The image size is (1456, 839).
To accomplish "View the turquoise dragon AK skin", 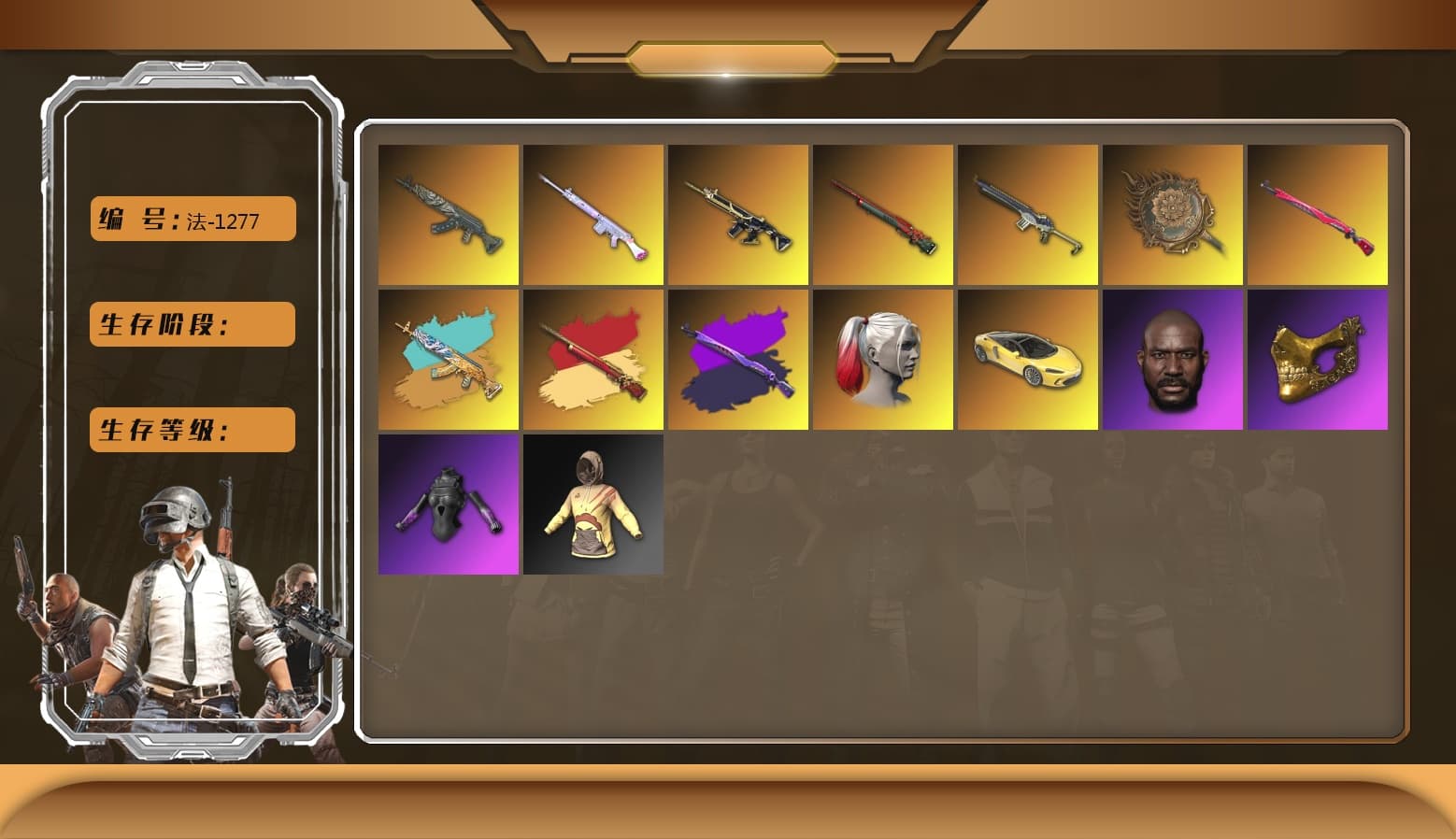I will [x=450, y=358].
